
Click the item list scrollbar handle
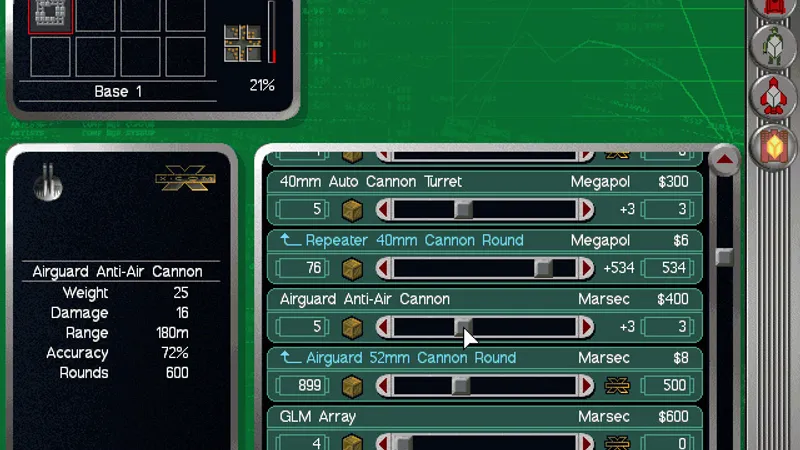[x=725, y=257]
